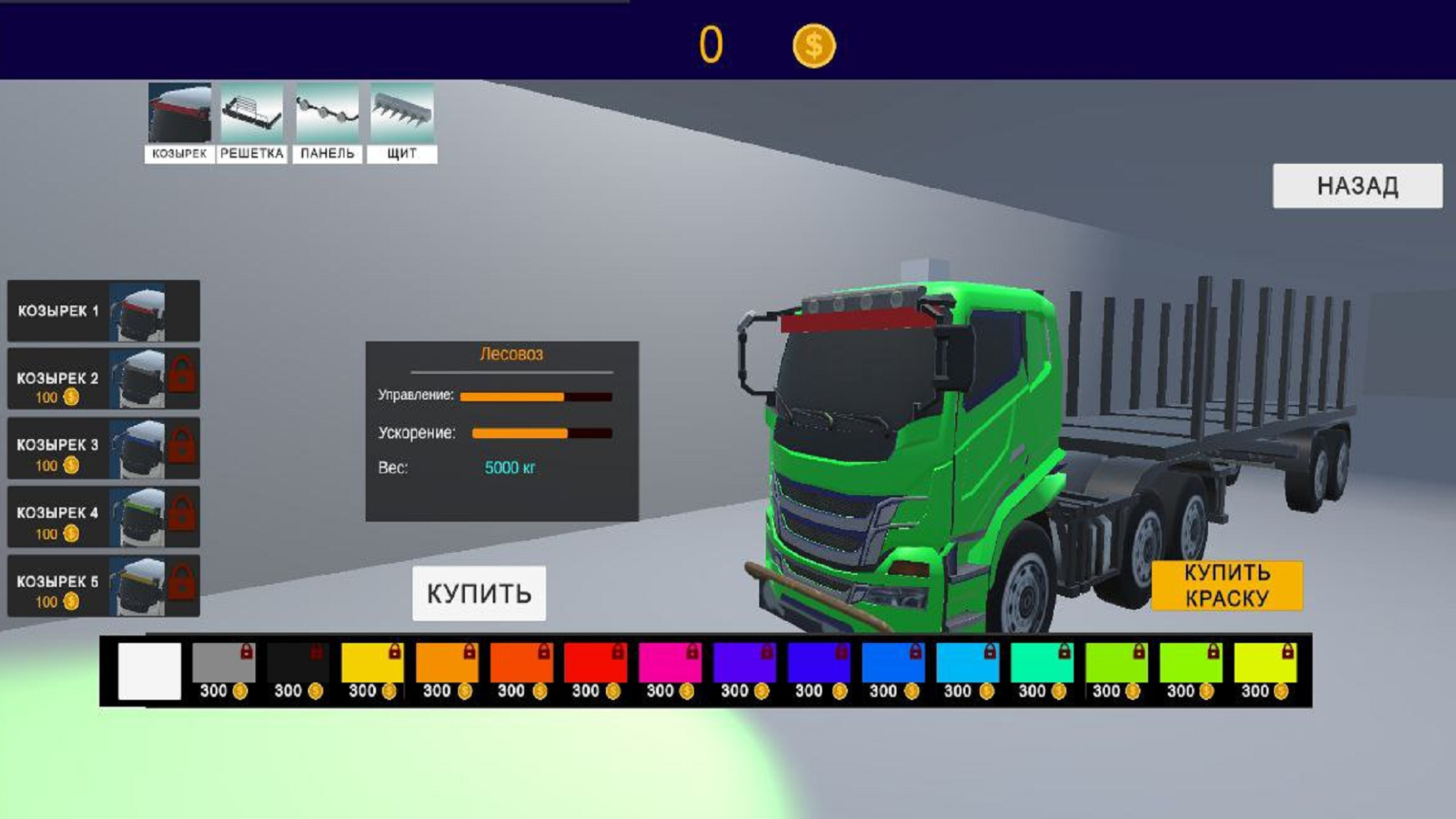The image size is (1456, 819).
Task: Click the coin icon next to Козырек 3 price
Action: tap(71, 466)
